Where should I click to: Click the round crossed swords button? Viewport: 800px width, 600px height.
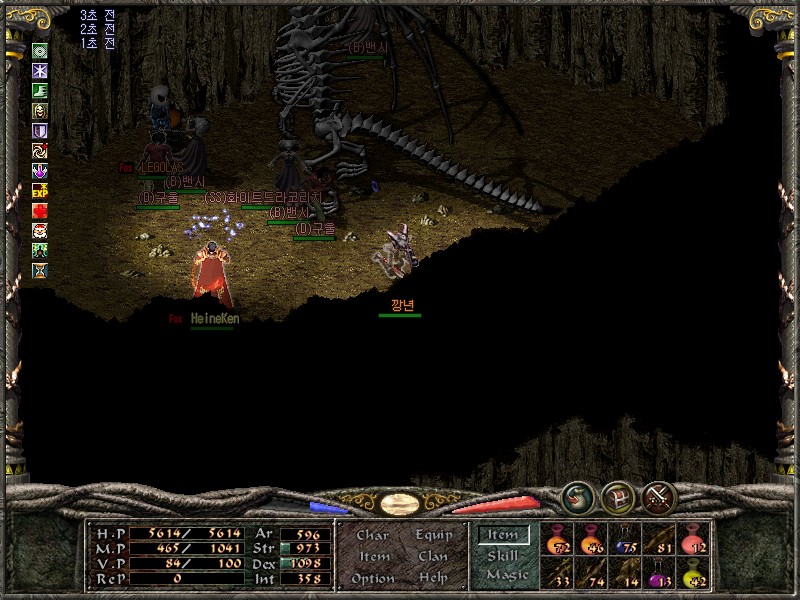(659, 497)
